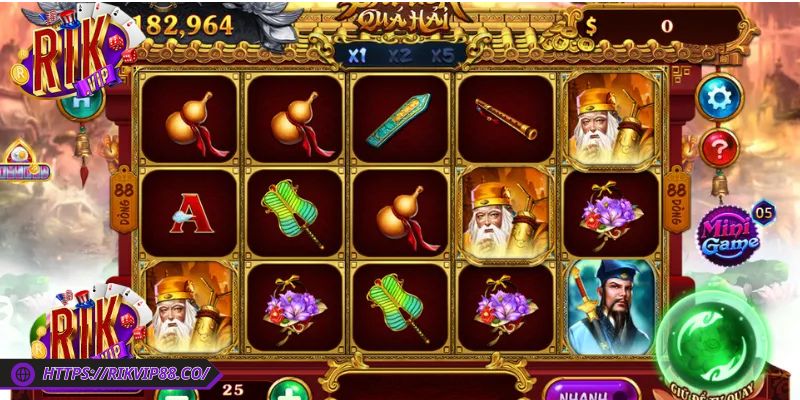Screen dimensions: 800x400
Task: Open the egg event icon
Action: (22, 163)
